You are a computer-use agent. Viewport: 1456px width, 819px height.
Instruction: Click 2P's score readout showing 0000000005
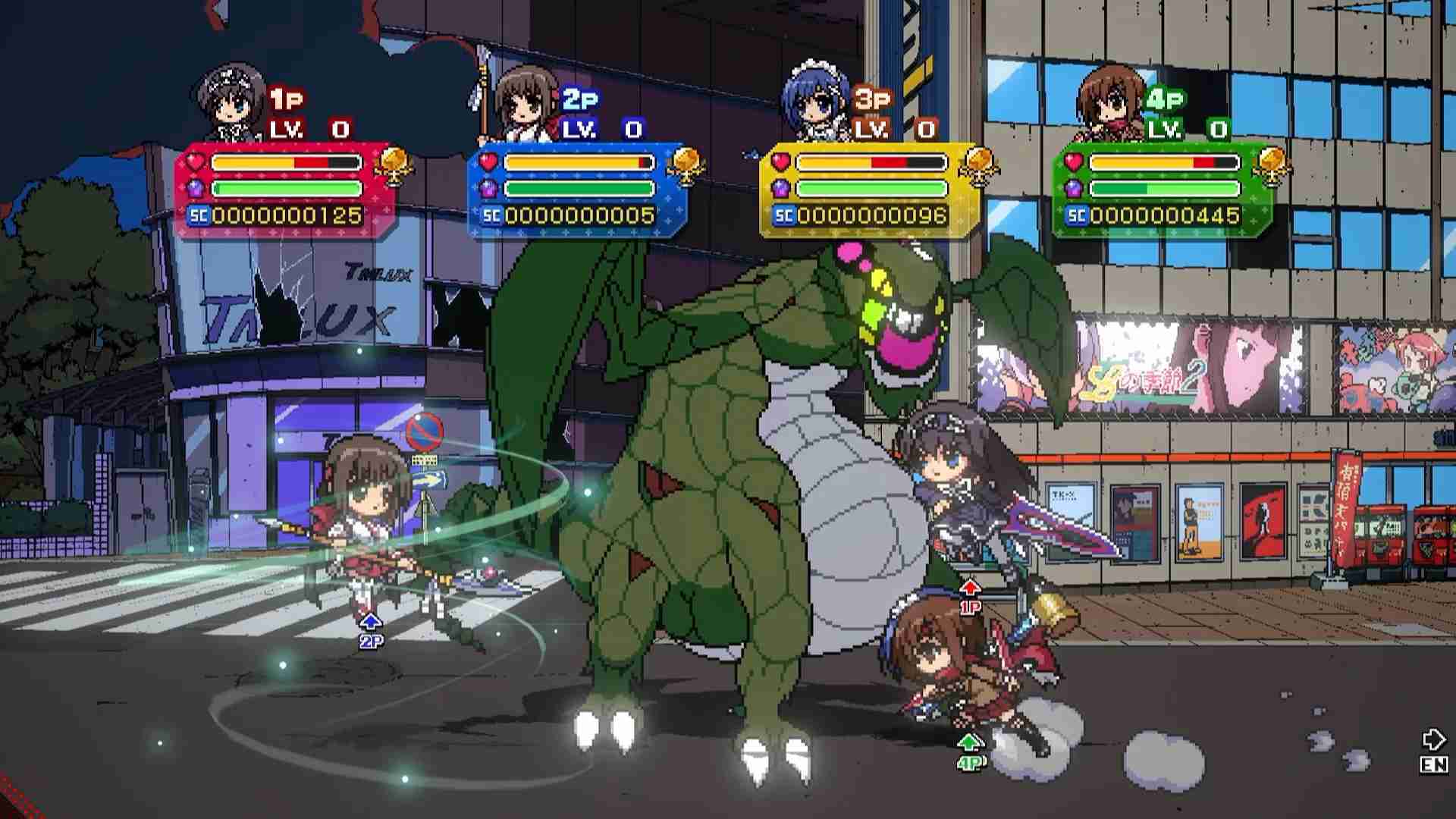point(582,215)
